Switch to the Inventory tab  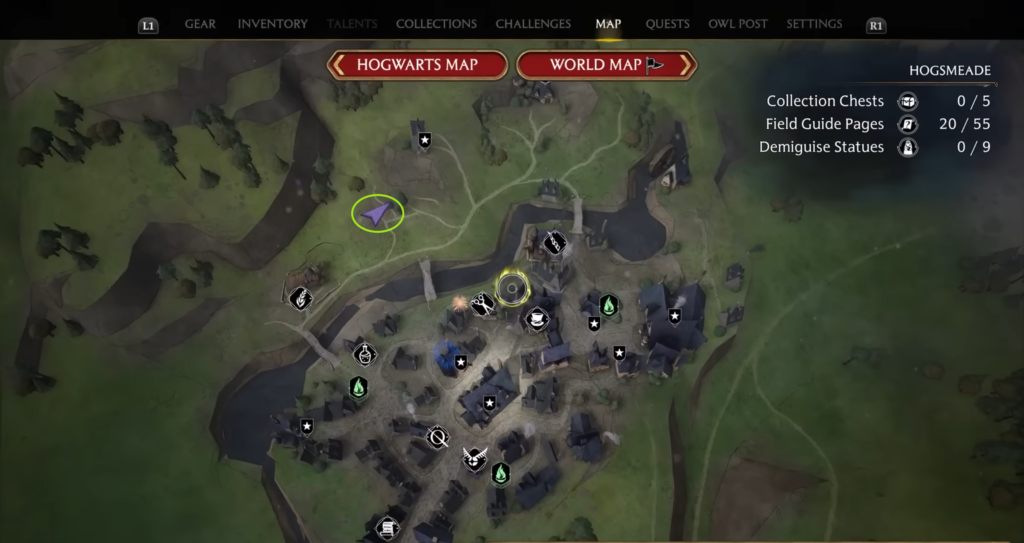coord(273,24)
